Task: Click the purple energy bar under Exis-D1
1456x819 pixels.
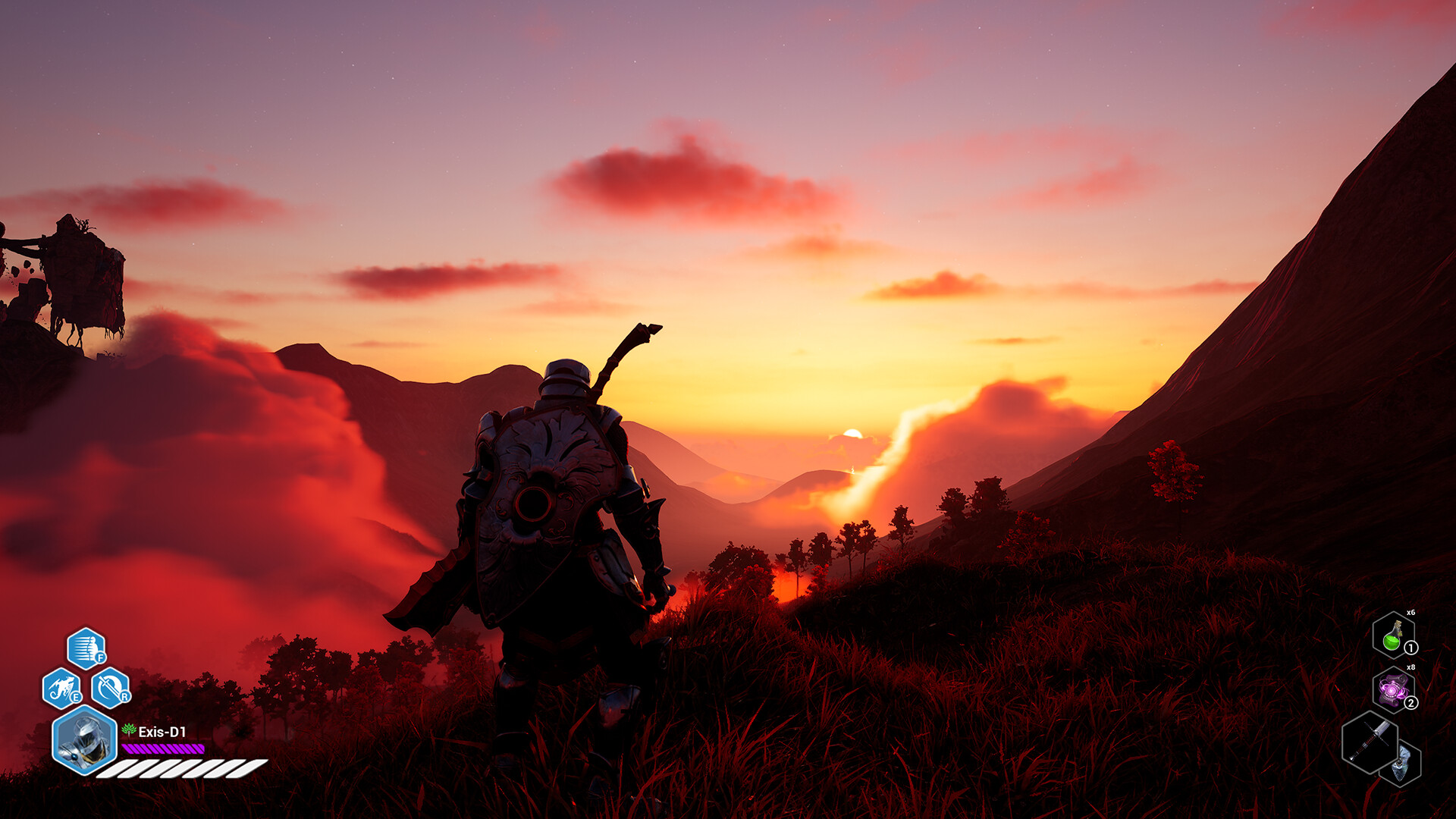Action: (163, 749)
